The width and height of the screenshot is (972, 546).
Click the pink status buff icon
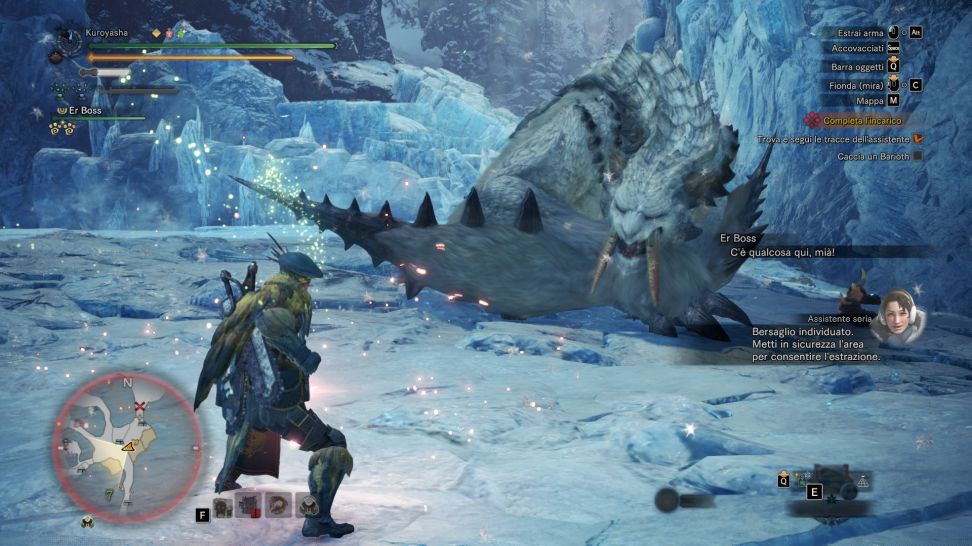pos(170,33)
